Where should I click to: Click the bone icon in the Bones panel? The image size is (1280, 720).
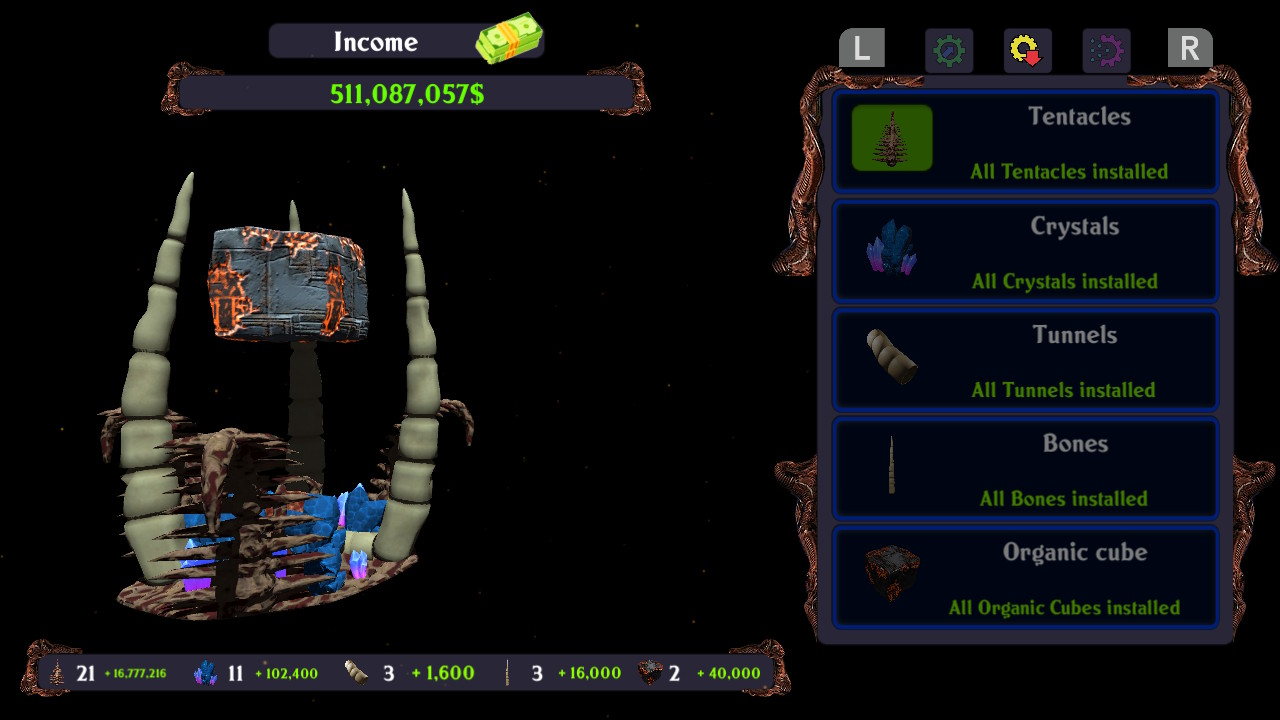pos(890,468)
